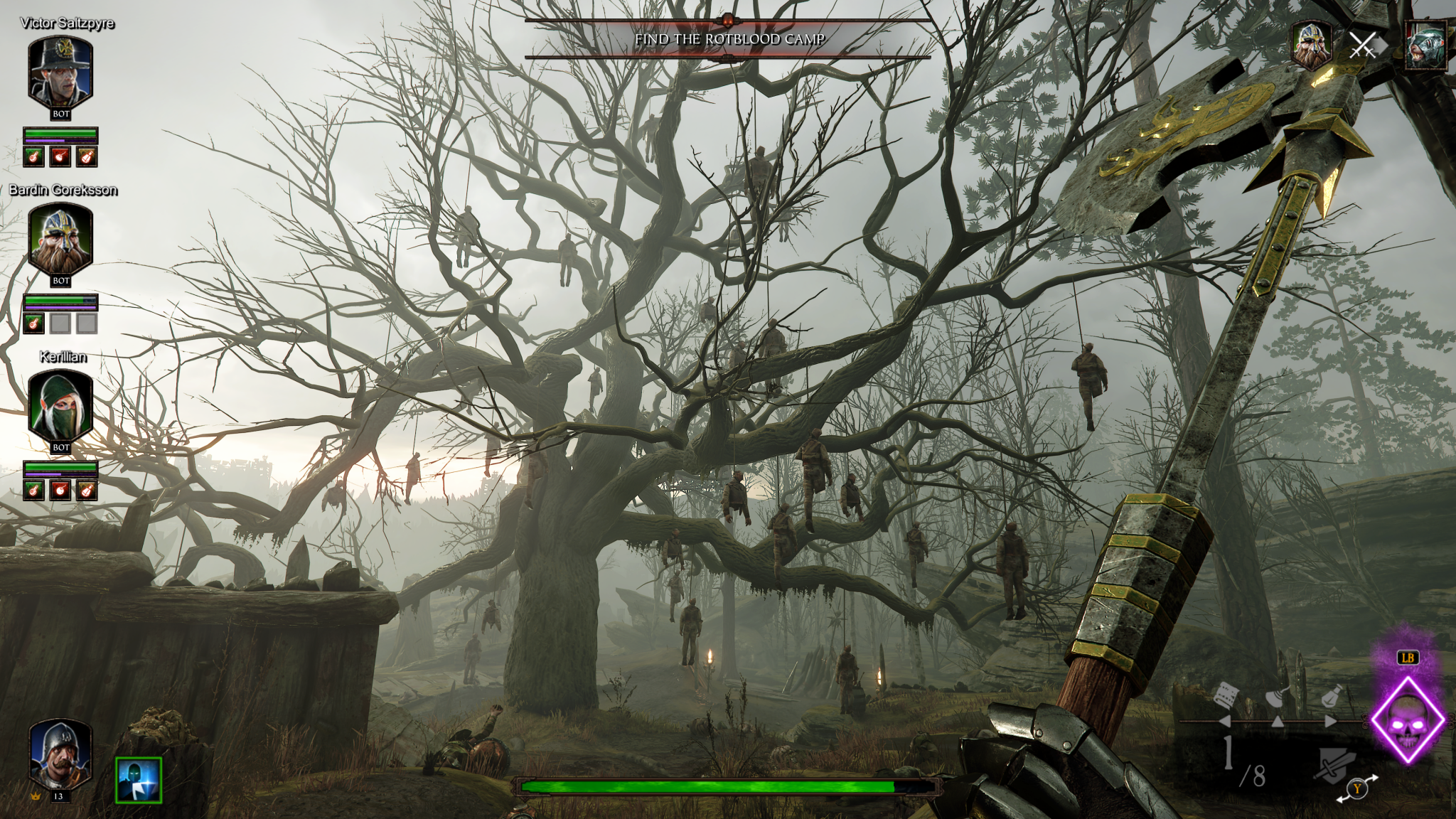Open your own mustached soldier portrait
This screenshot has width=1456, height=819.
coord(60,755)
